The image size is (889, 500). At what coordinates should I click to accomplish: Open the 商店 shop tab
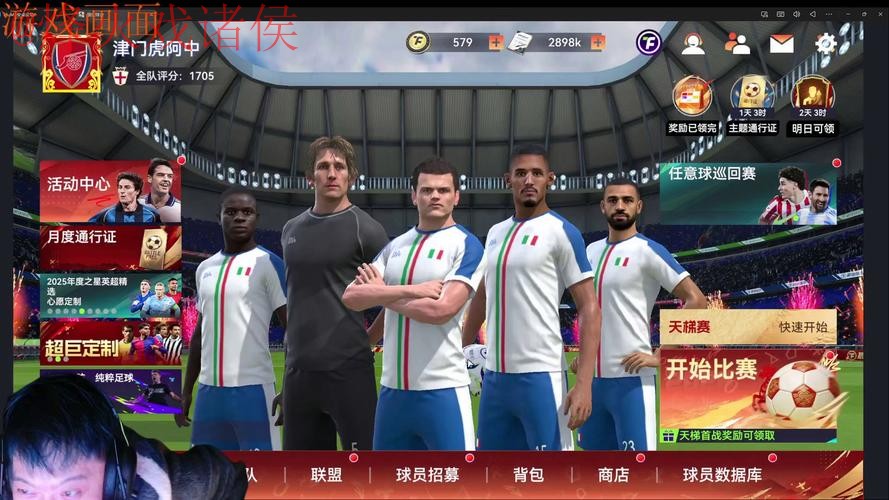[613, 475]
